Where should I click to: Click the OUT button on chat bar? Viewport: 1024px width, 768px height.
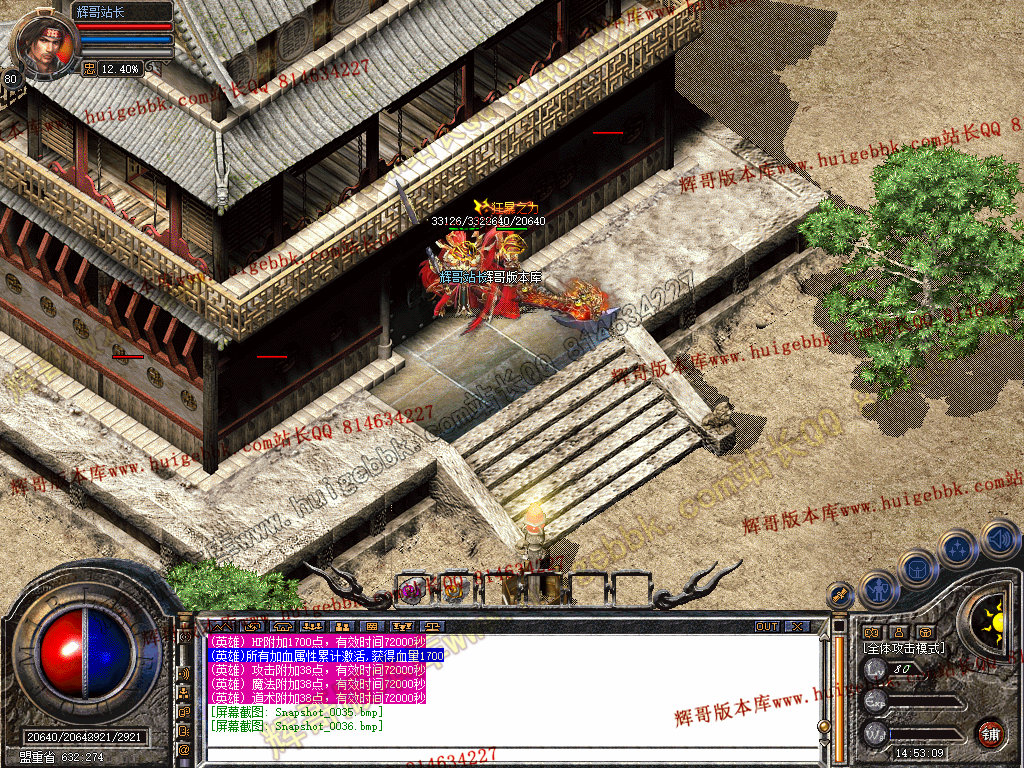click(x=767, y=626)
